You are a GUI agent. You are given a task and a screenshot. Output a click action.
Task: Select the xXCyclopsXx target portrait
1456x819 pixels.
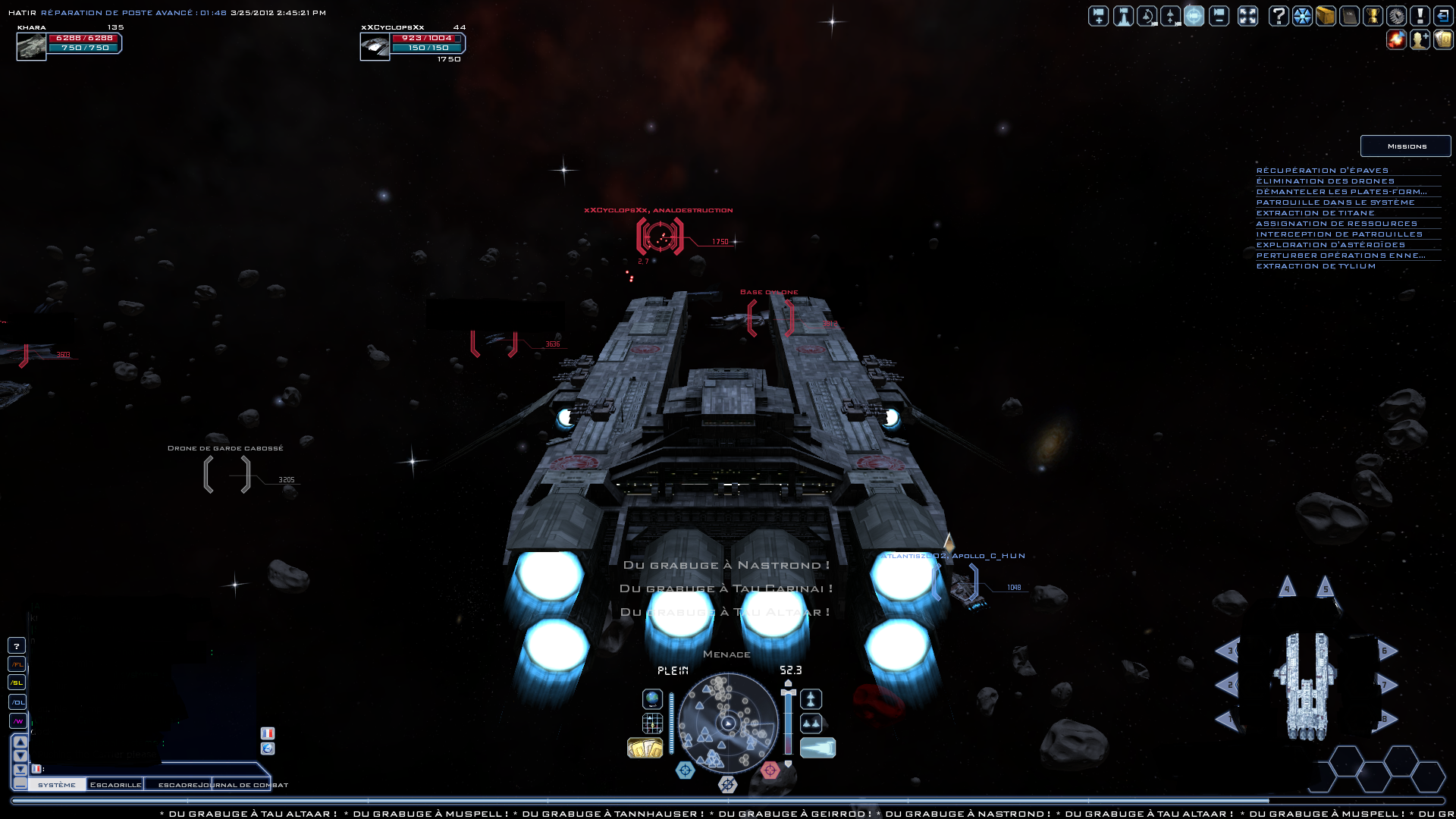[375, 47]
